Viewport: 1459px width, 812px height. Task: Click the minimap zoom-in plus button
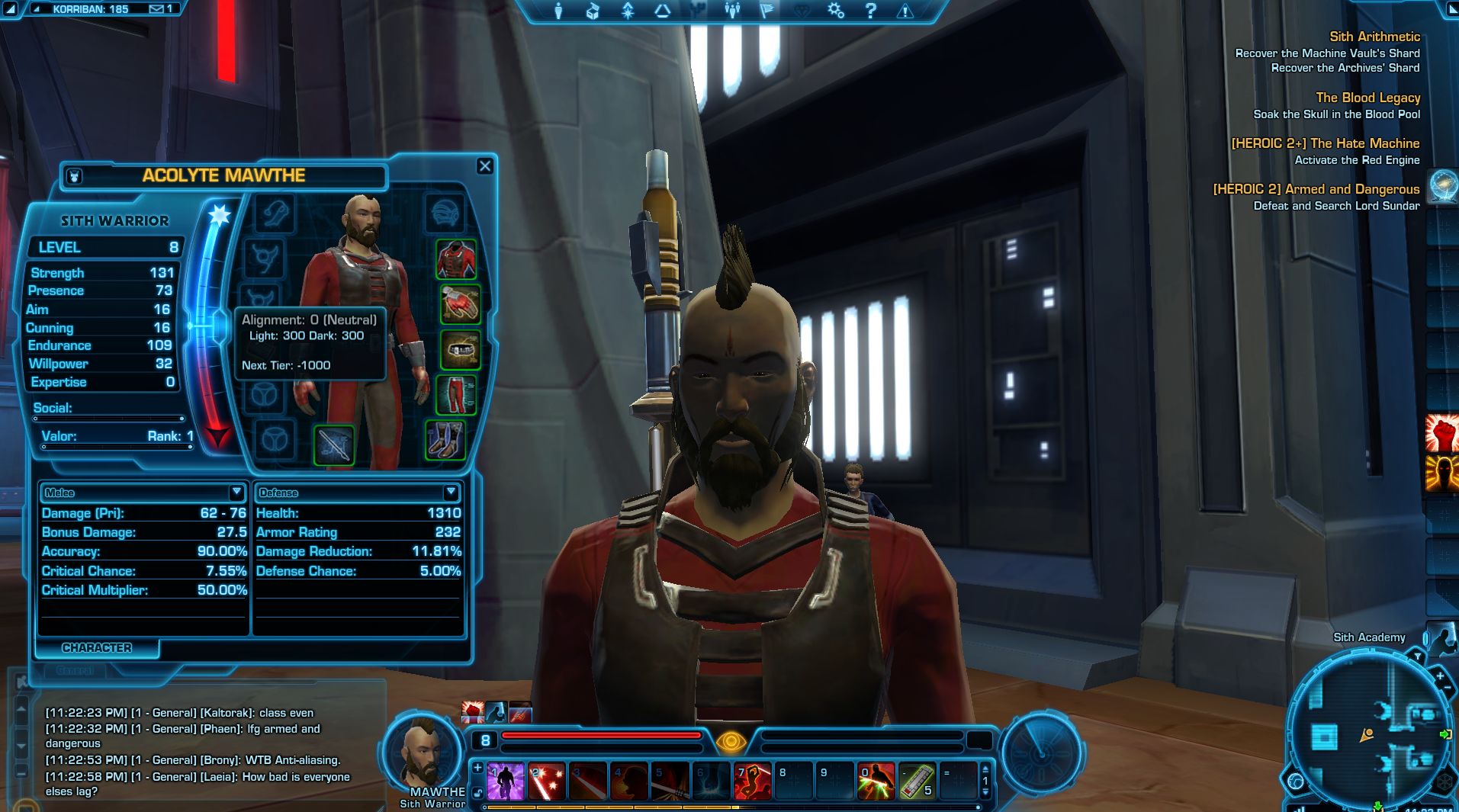click(x=1440, y=676)
